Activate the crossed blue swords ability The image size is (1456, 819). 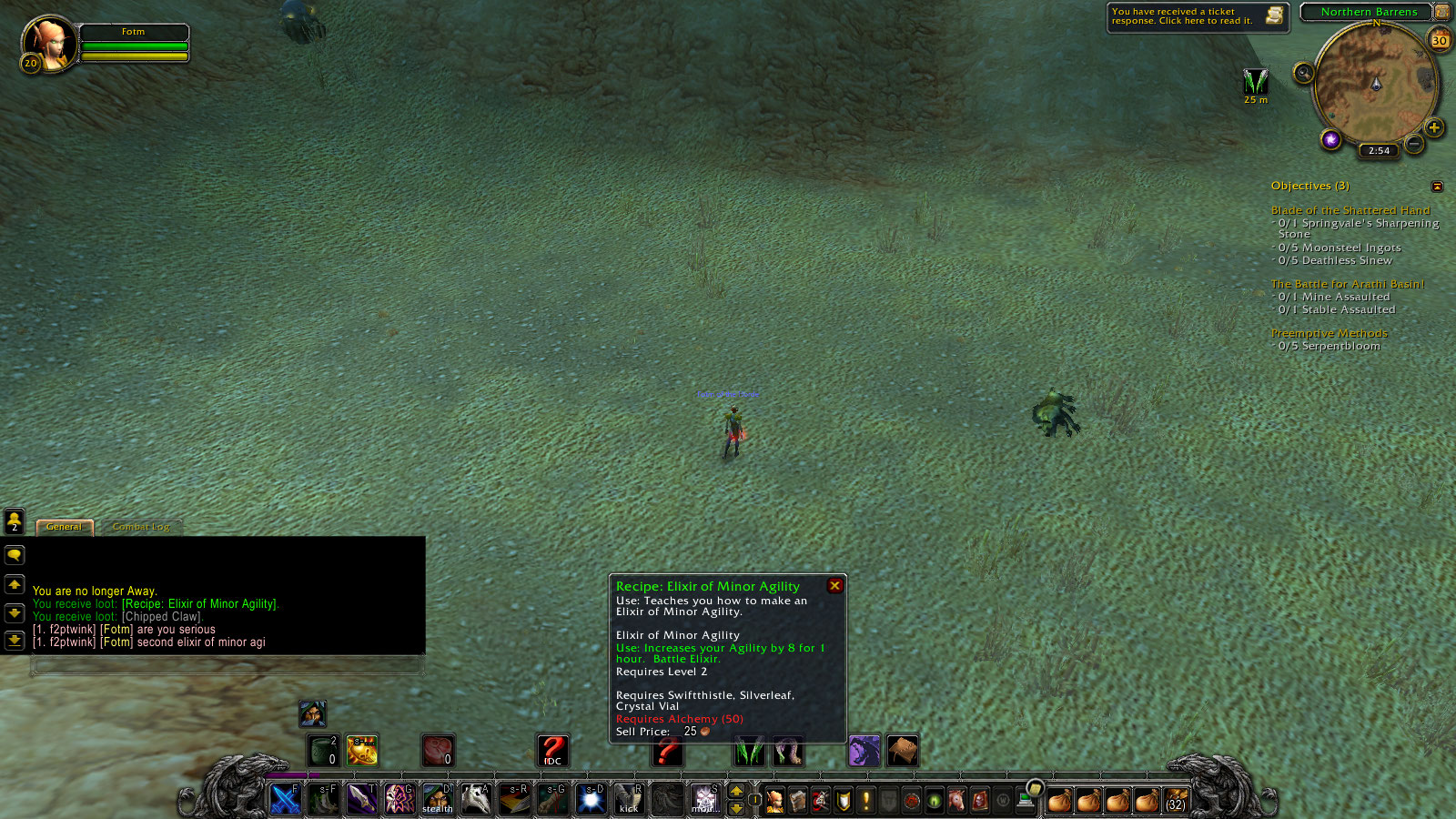tap(286, 799)
